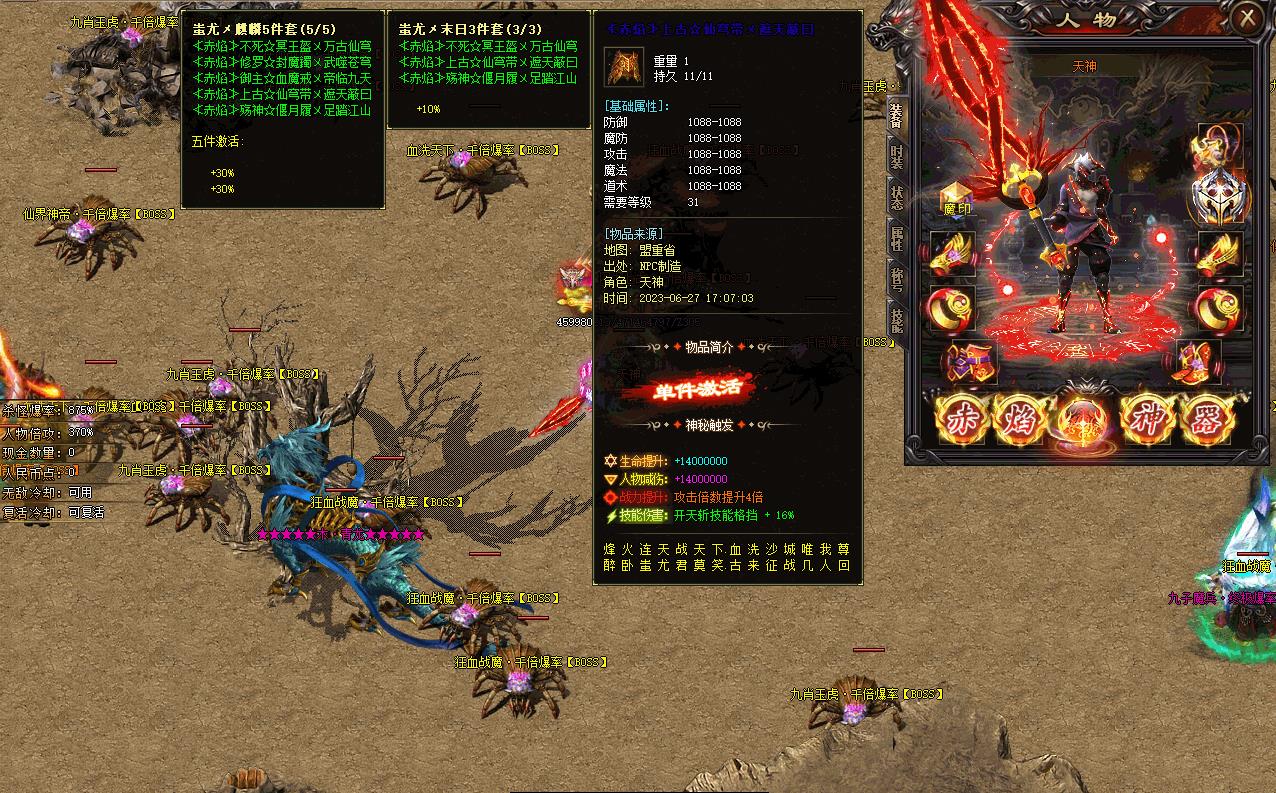
Task: Show the 状态 status tab
Action: pyautogui.click(x=896, y=197)
